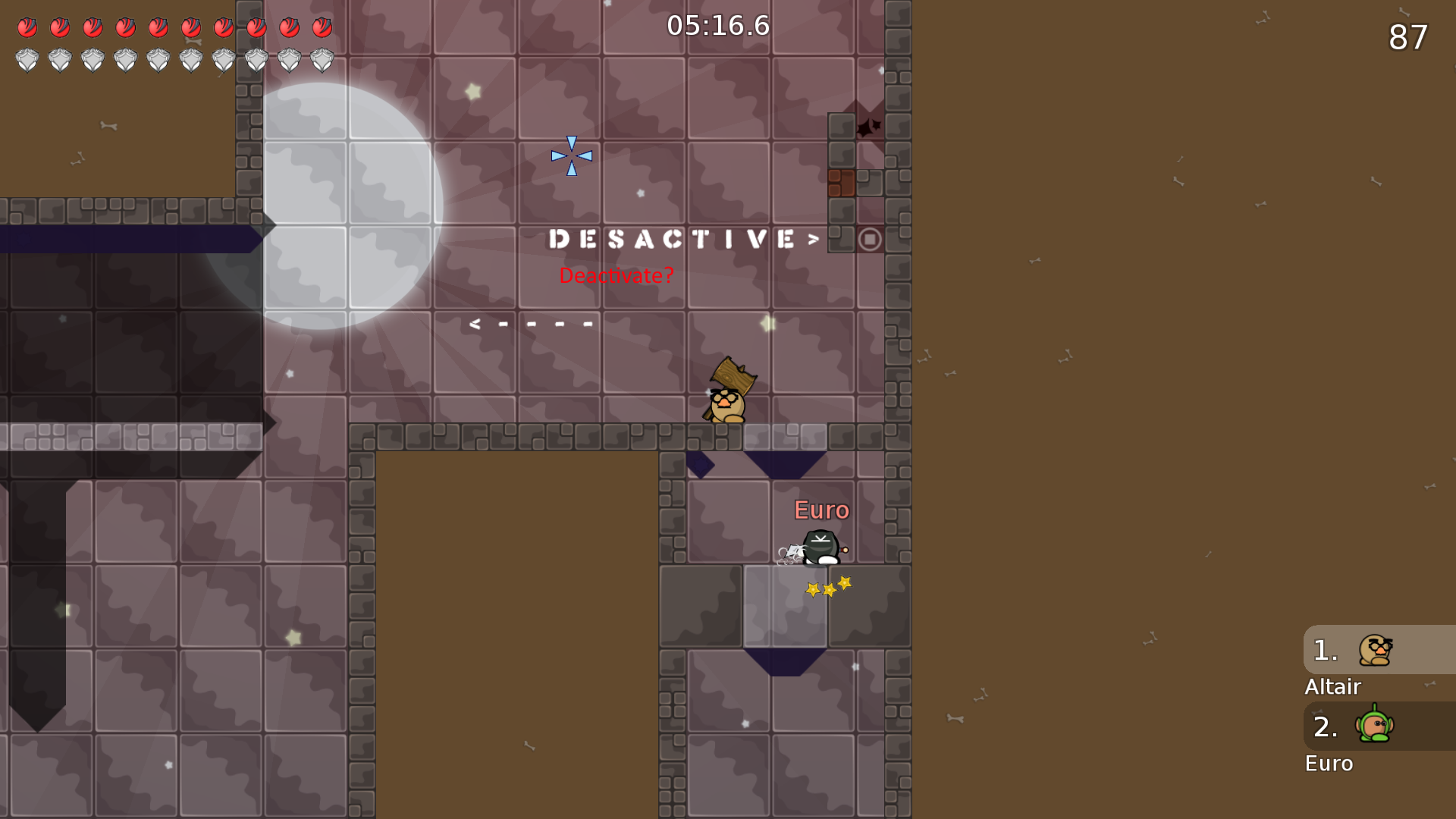Viewport: 1456px width, 819px height.
Task: Select the last heart in the health row
Action: [x=322, y=28]
